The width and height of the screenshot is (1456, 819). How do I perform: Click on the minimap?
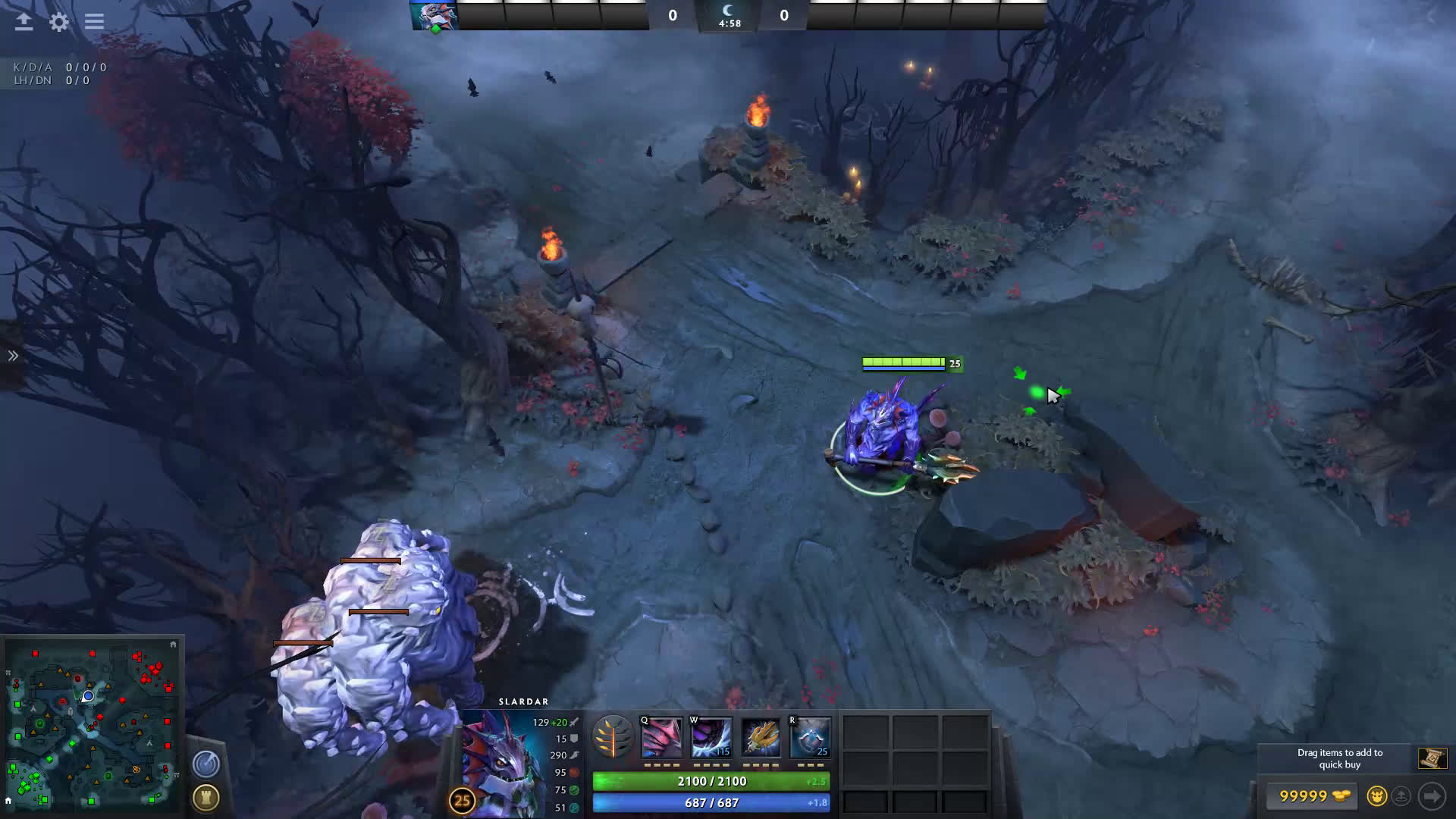coord(93,724)
